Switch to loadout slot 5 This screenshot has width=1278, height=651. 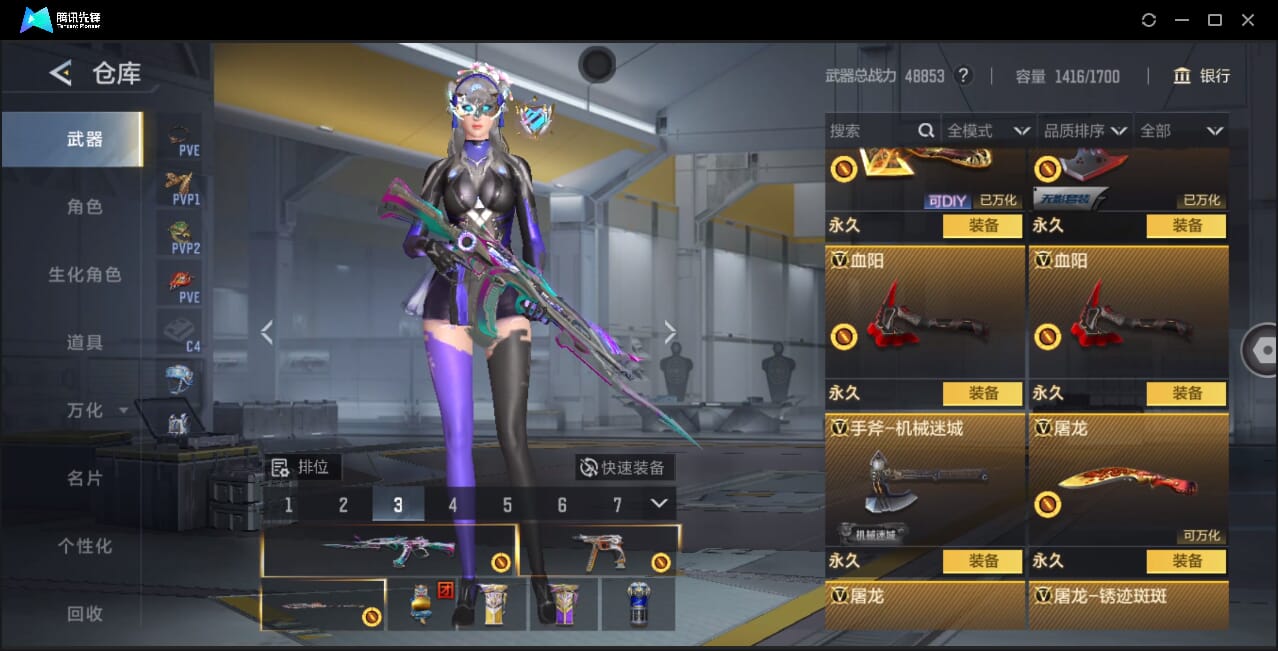tap(507, 505)
